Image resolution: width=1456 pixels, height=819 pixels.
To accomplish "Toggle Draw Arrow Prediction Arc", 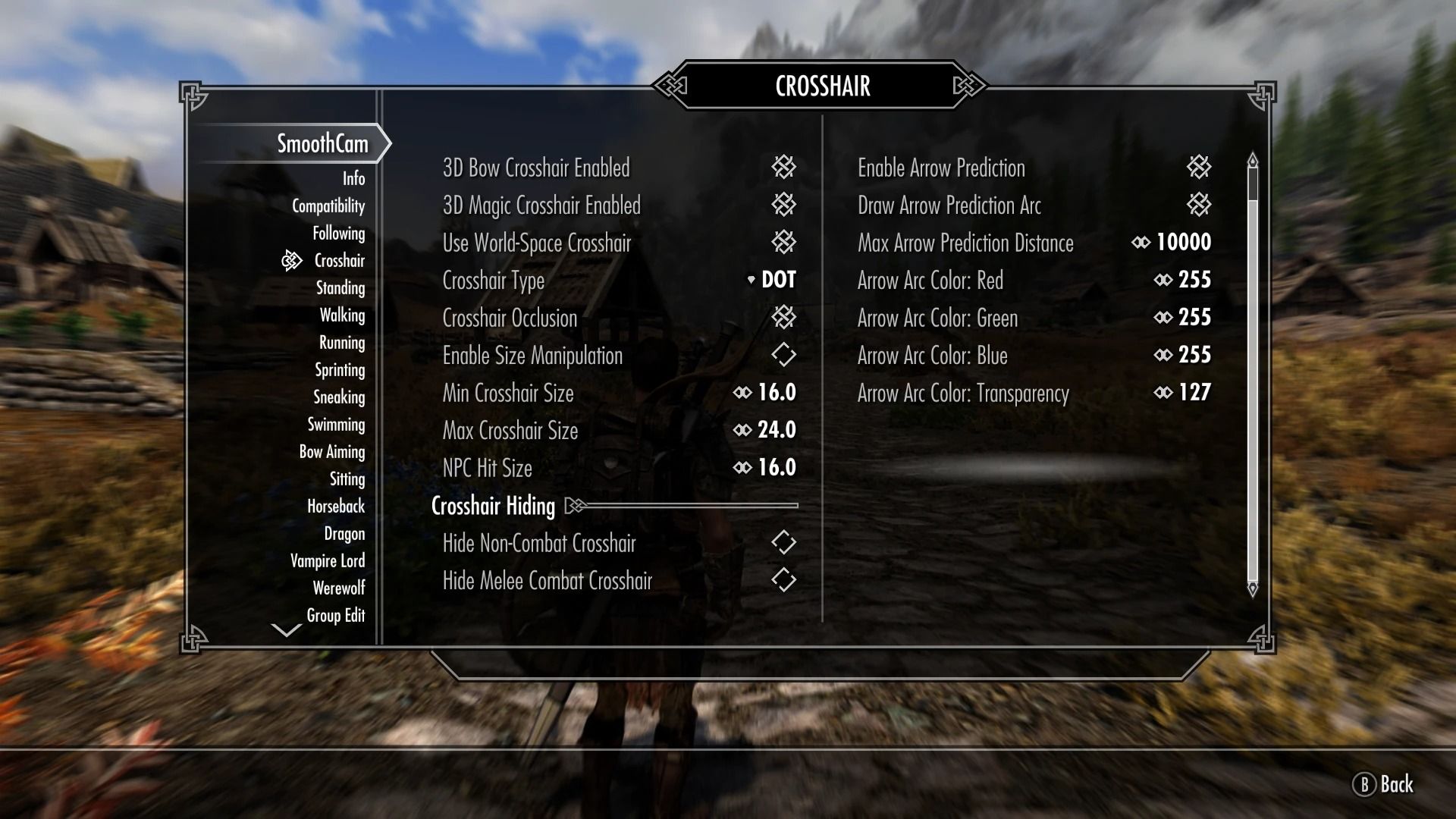I will (1197, 205).
